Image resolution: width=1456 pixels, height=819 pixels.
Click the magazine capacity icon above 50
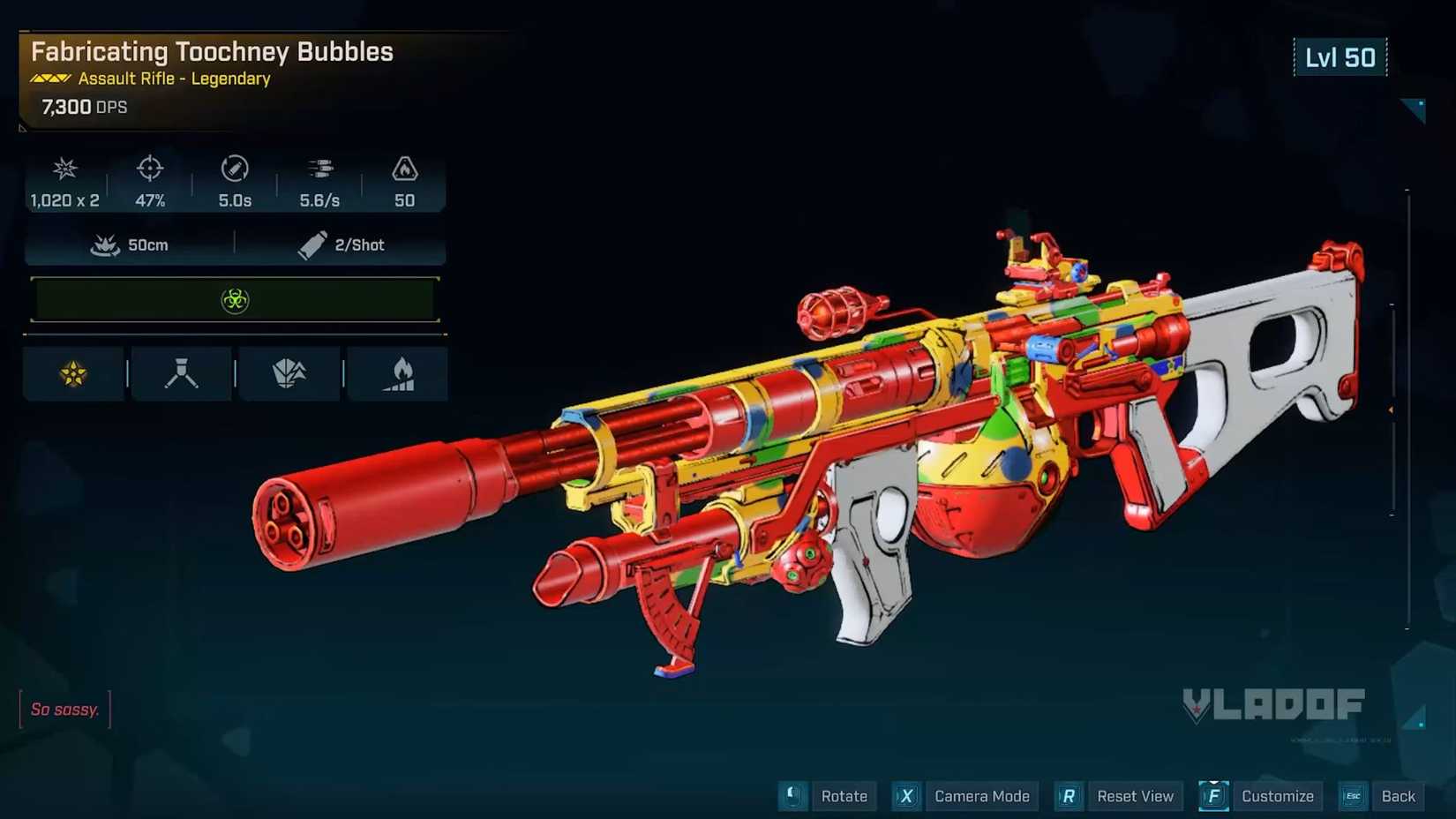click(404, 169)
